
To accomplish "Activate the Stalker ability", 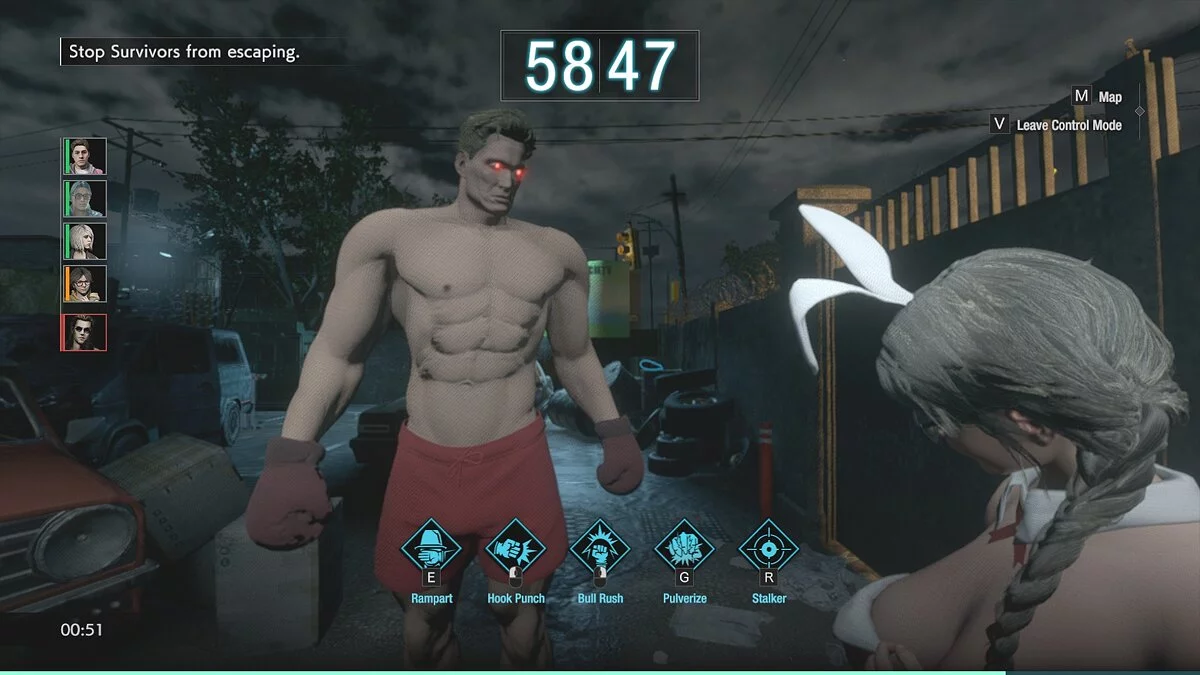I will pyautogui.click(x=768, y=547).
